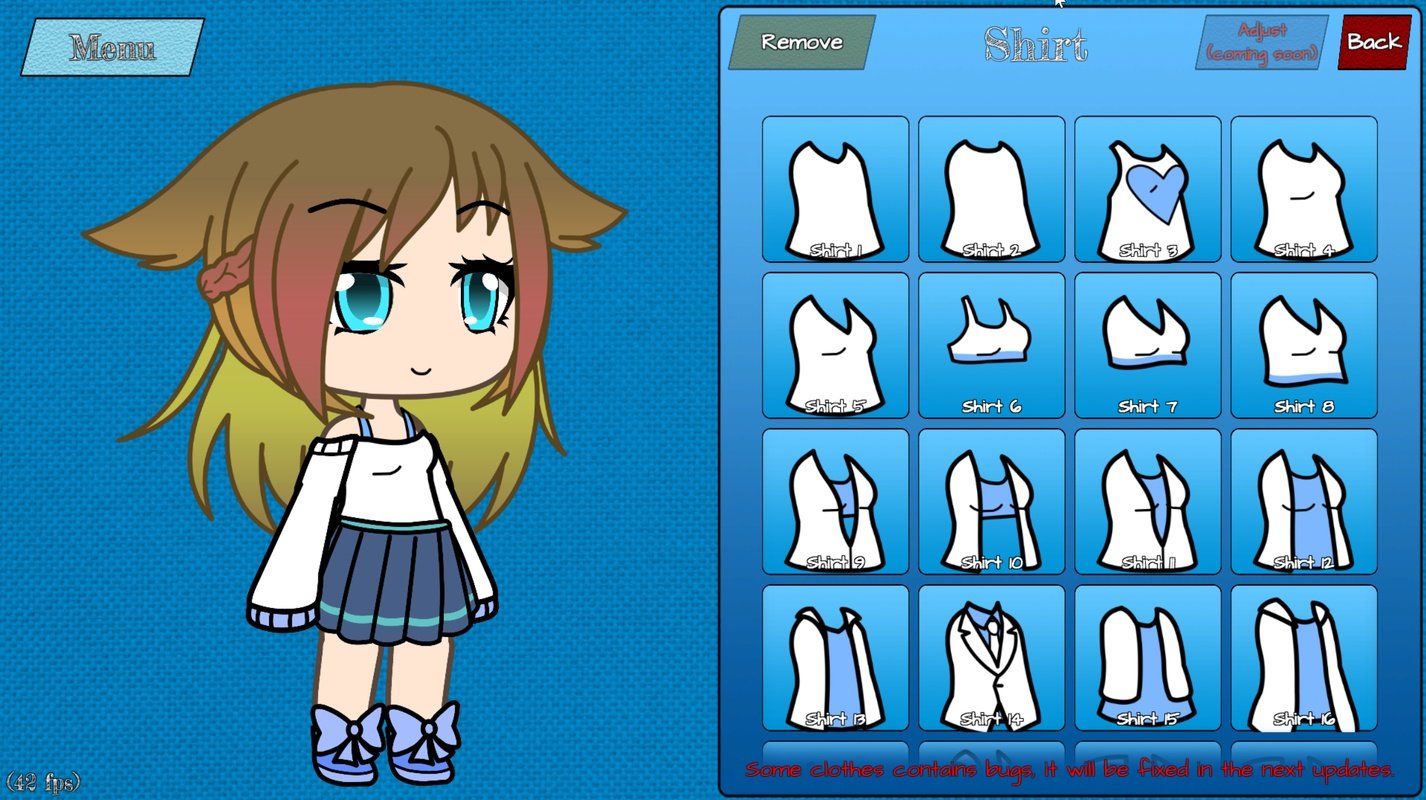
Task: Pick Shirt 13
Action: (x=835, y=657)
